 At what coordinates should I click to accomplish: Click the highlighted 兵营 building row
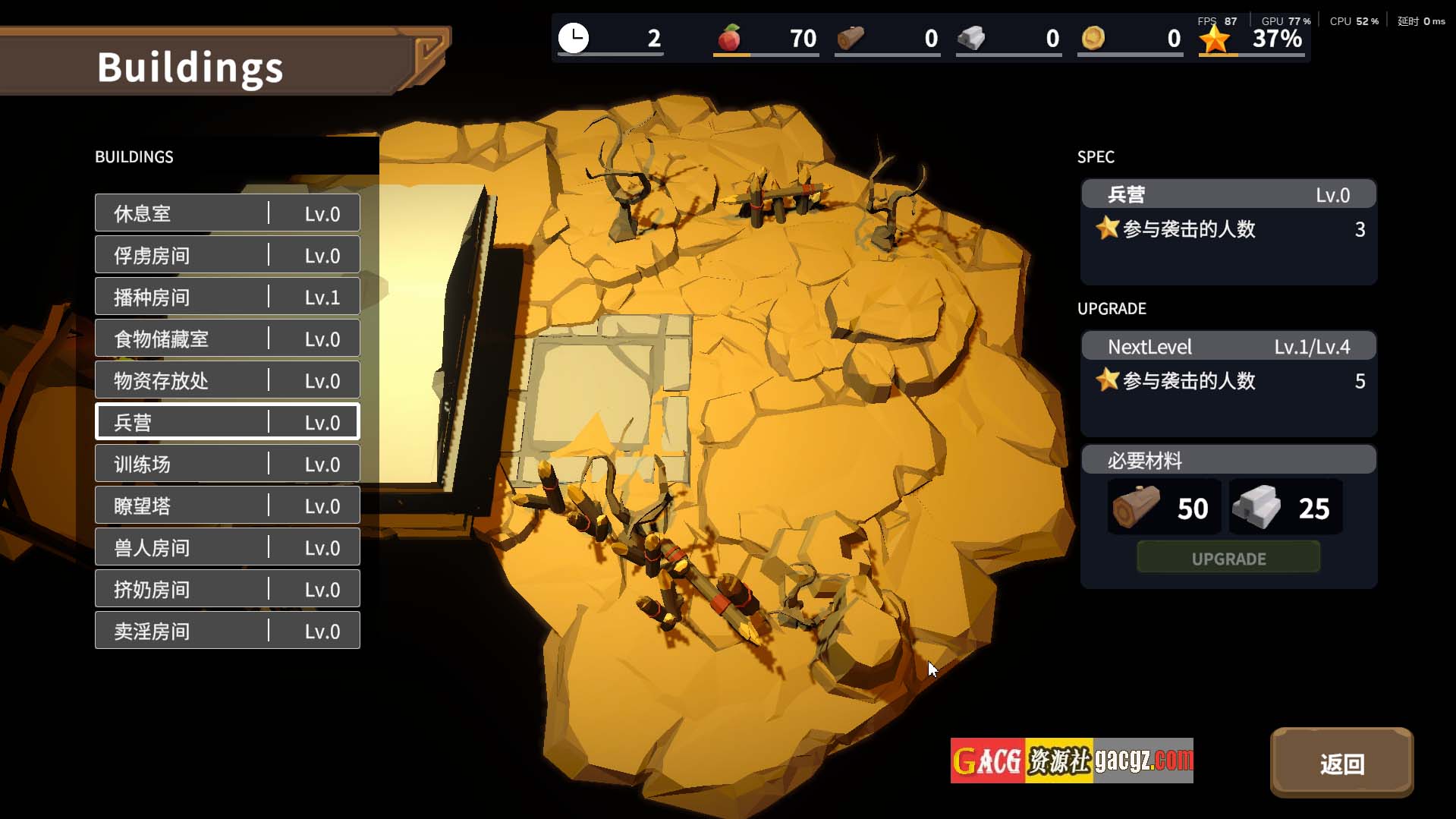pos(227,422)
